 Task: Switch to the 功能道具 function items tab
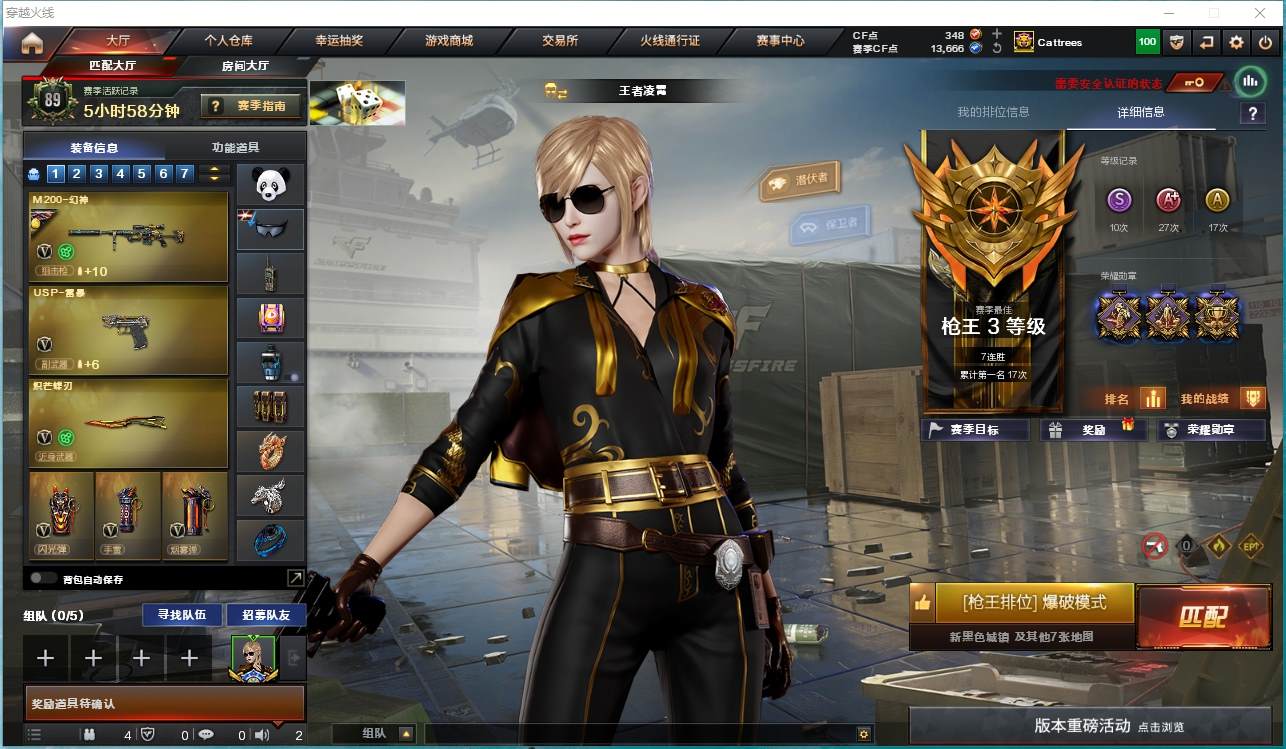coord(236,147)
